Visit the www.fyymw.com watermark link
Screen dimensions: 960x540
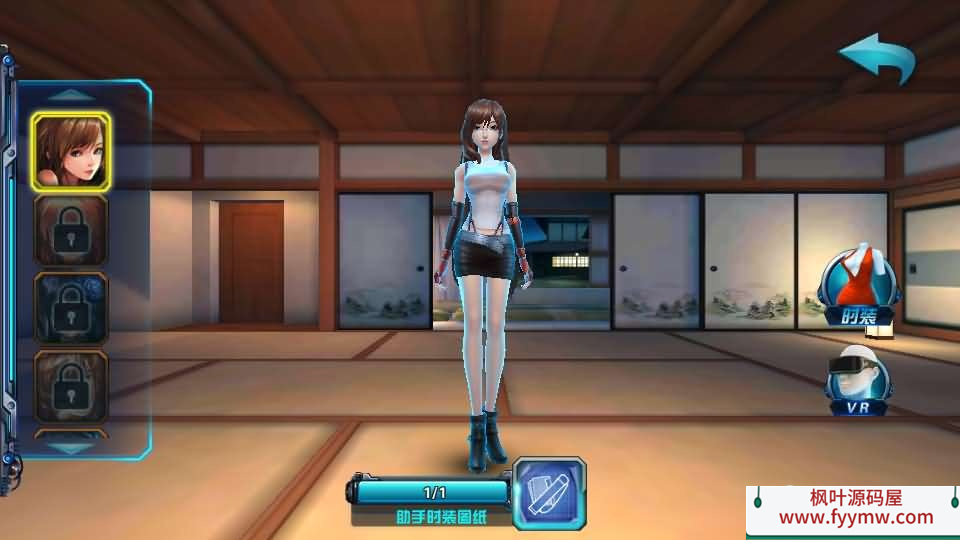[x=855, y=518]
